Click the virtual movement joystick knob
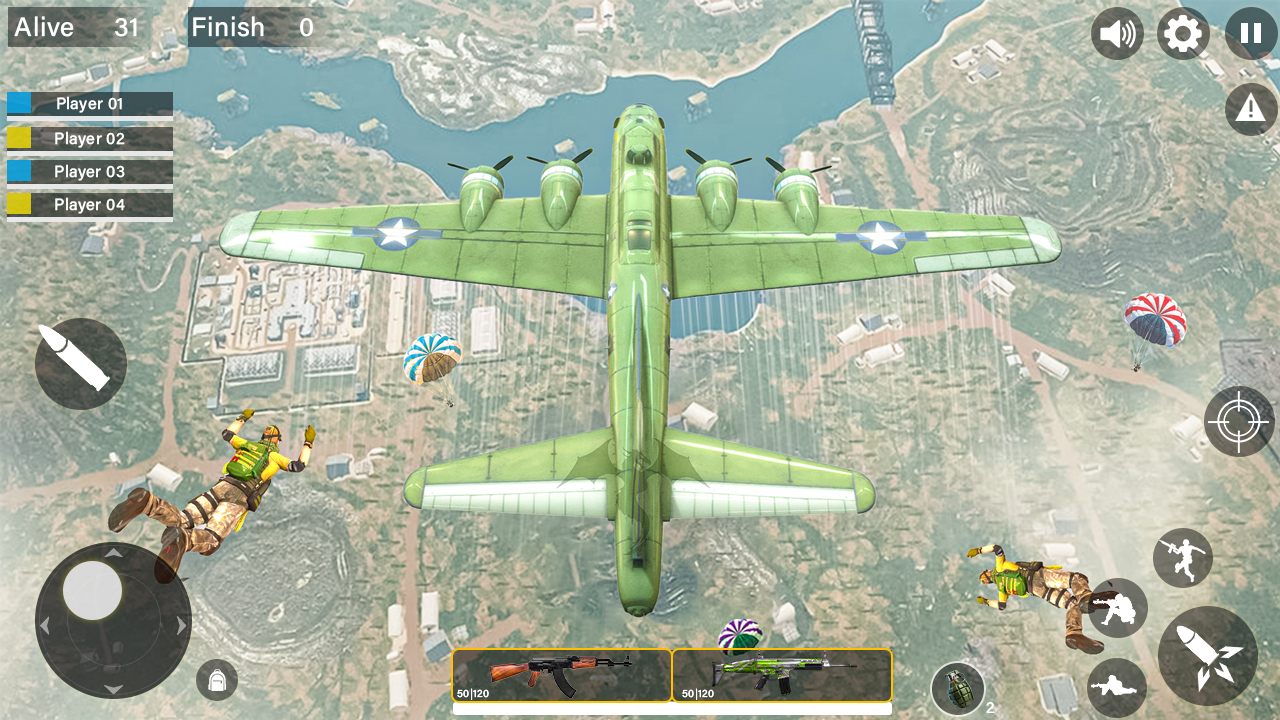 click(x=92, y=590)
